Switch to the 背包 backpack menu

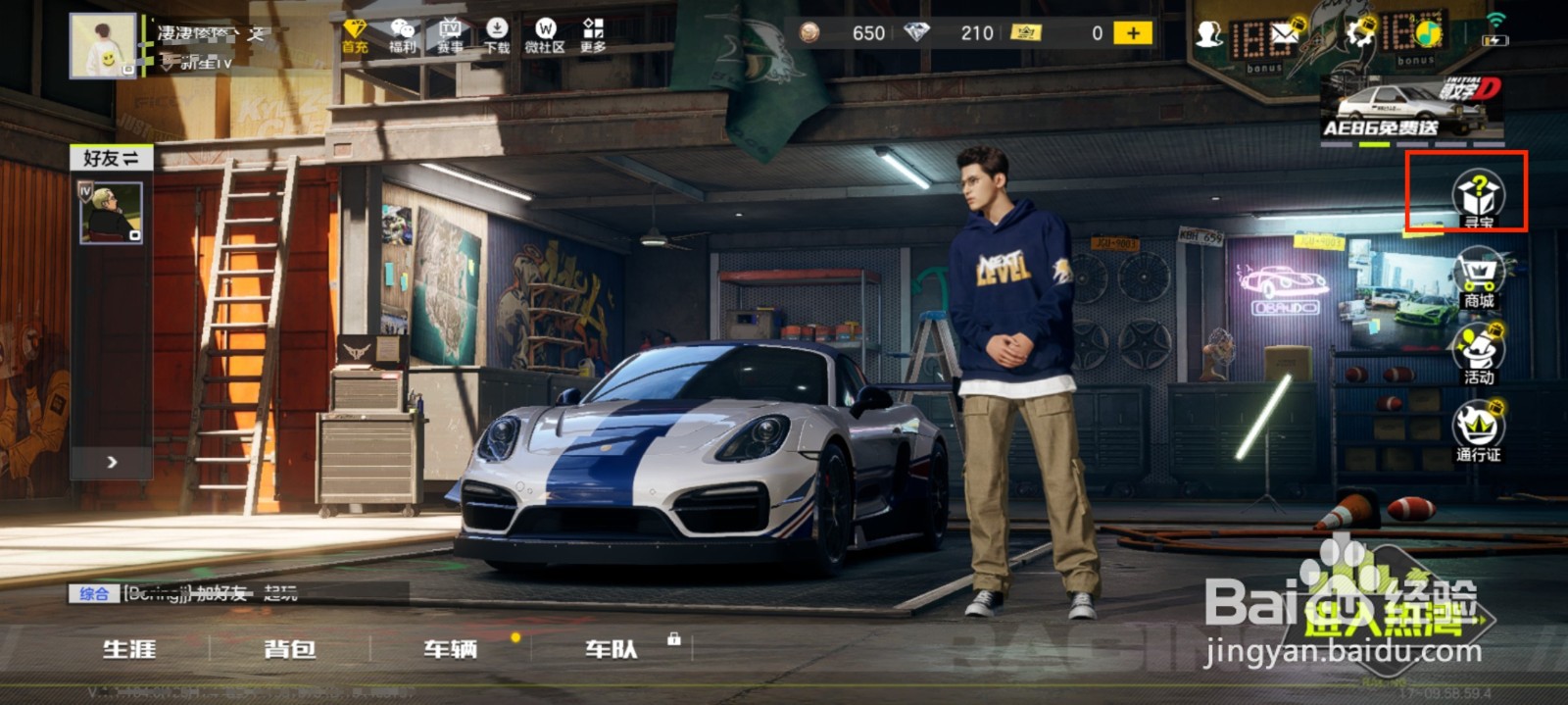click(290, 649)
